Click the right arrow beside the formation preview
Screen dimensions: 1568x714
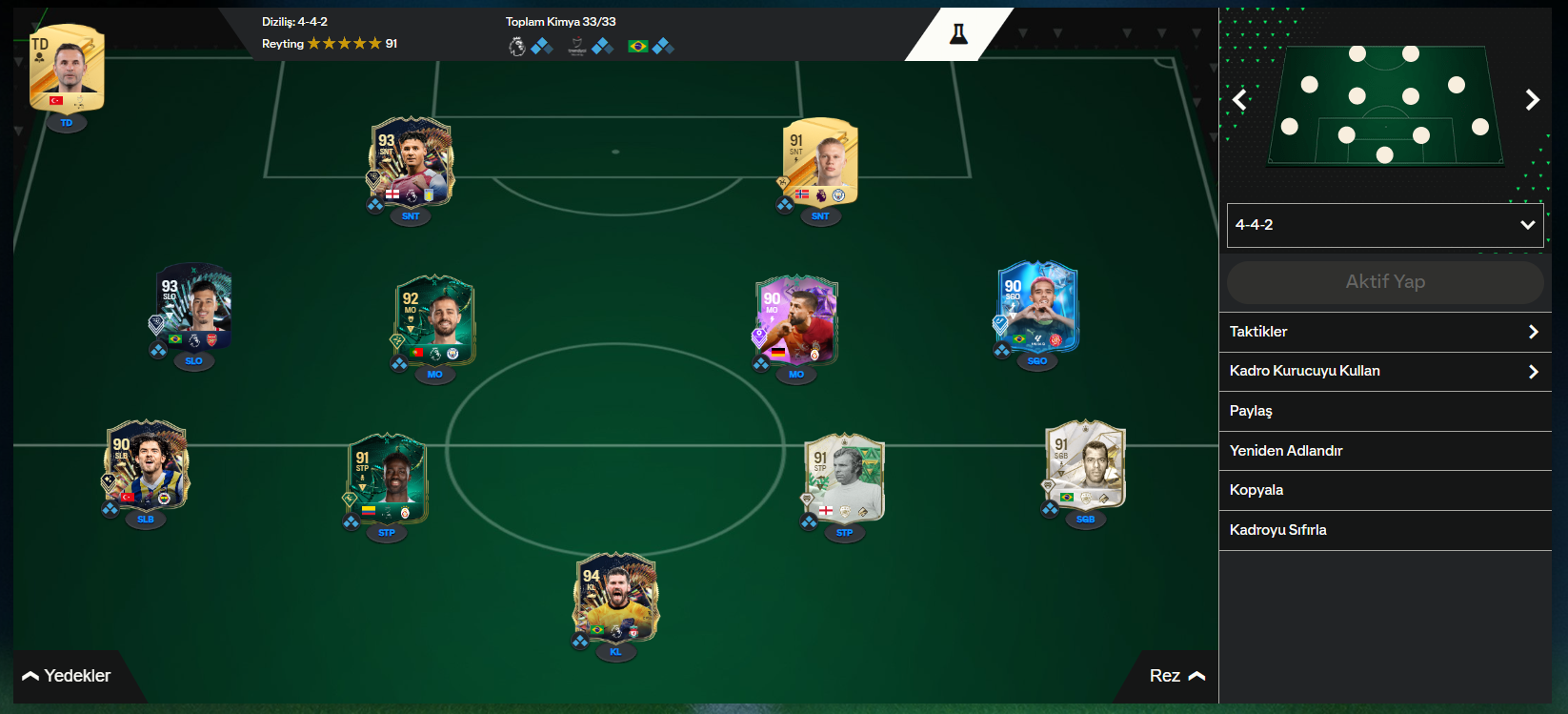pyautogui.click(x=1533, y=99)
